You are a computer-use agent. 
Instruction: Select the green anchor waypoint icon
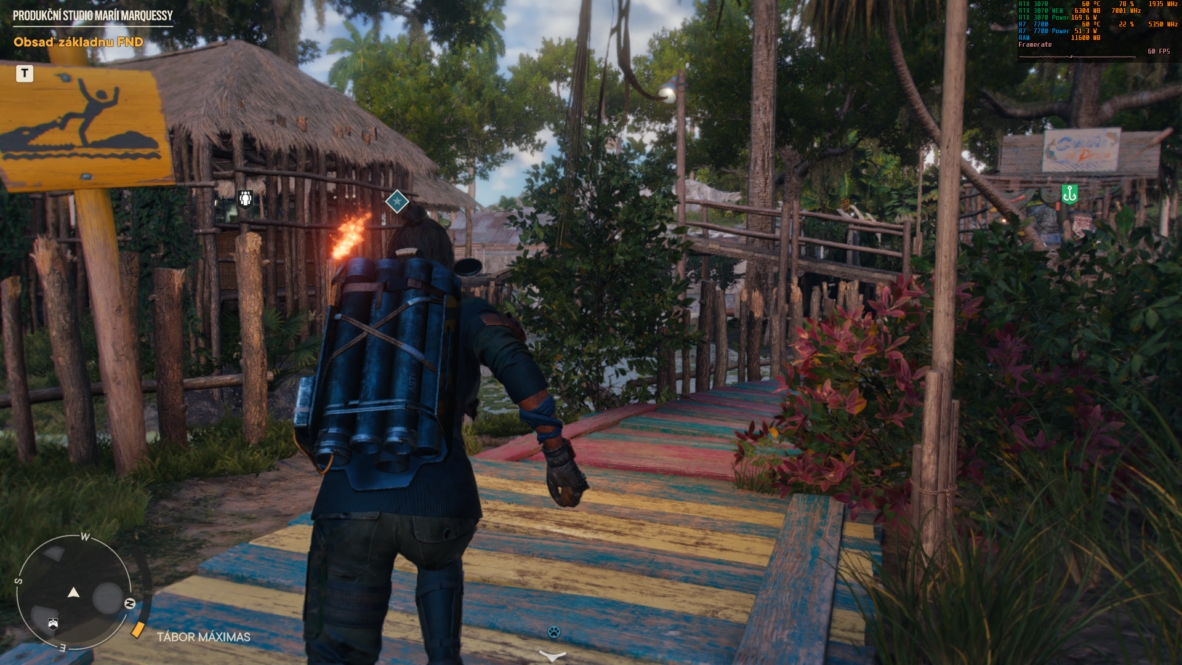[x=1069, y=194]
